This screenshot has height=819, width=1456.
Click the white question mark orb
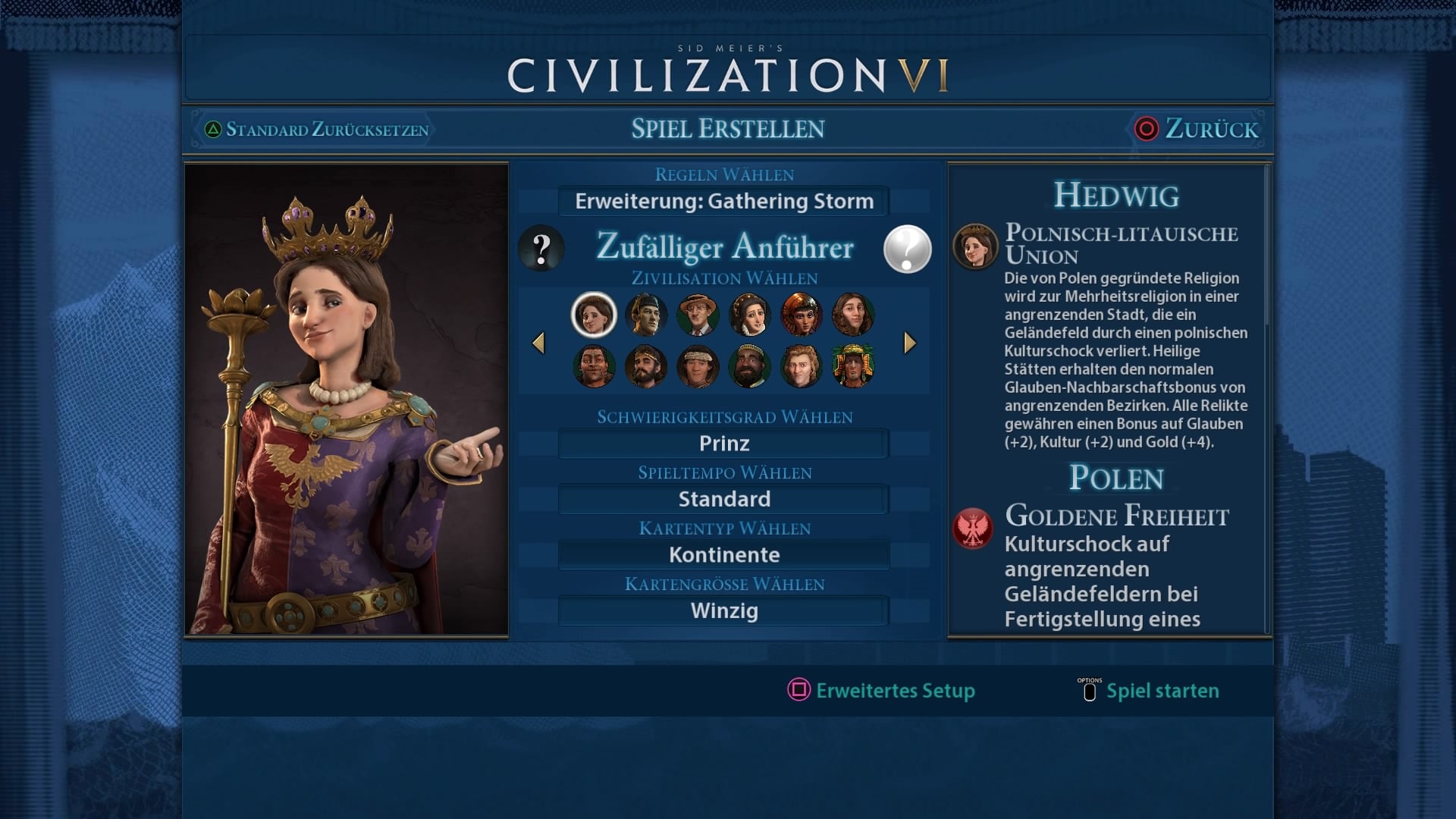point(907,249)
